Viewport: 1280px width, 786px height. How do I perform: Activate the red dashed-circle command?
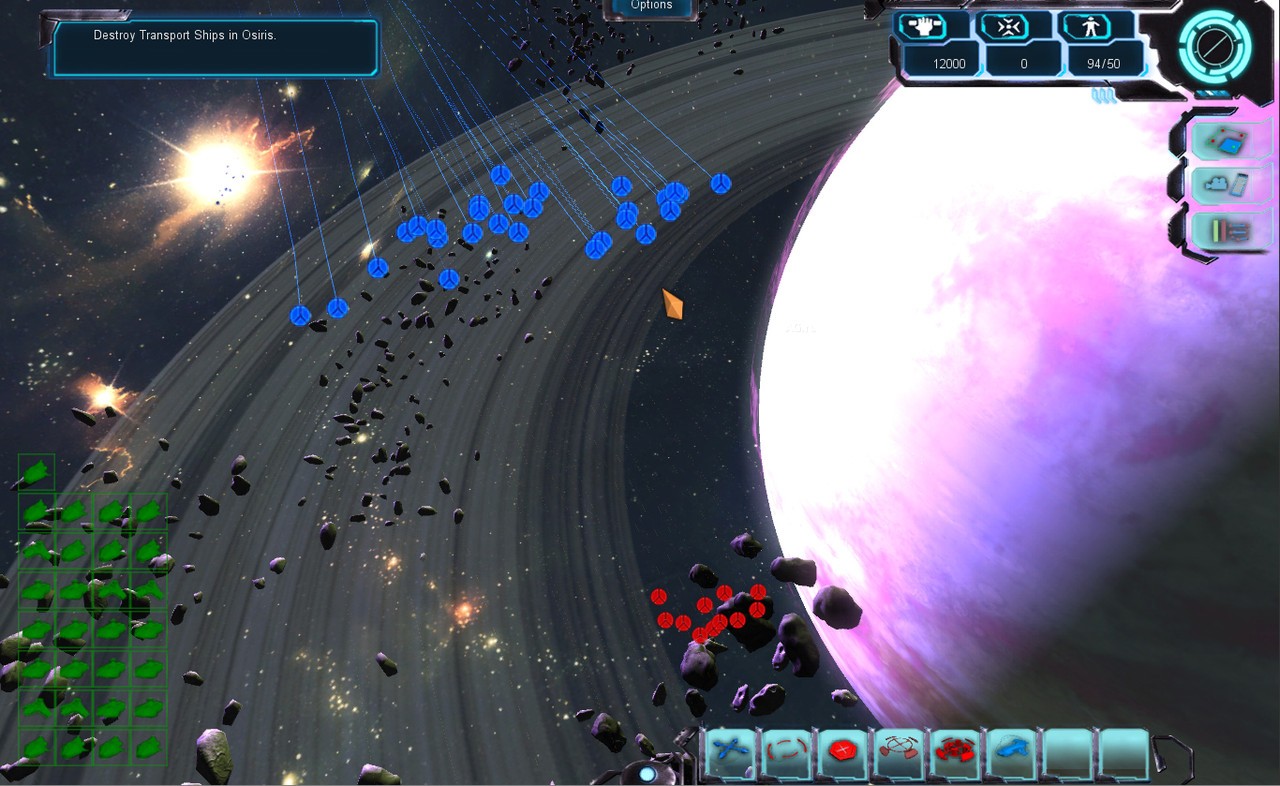coord(787,750)
